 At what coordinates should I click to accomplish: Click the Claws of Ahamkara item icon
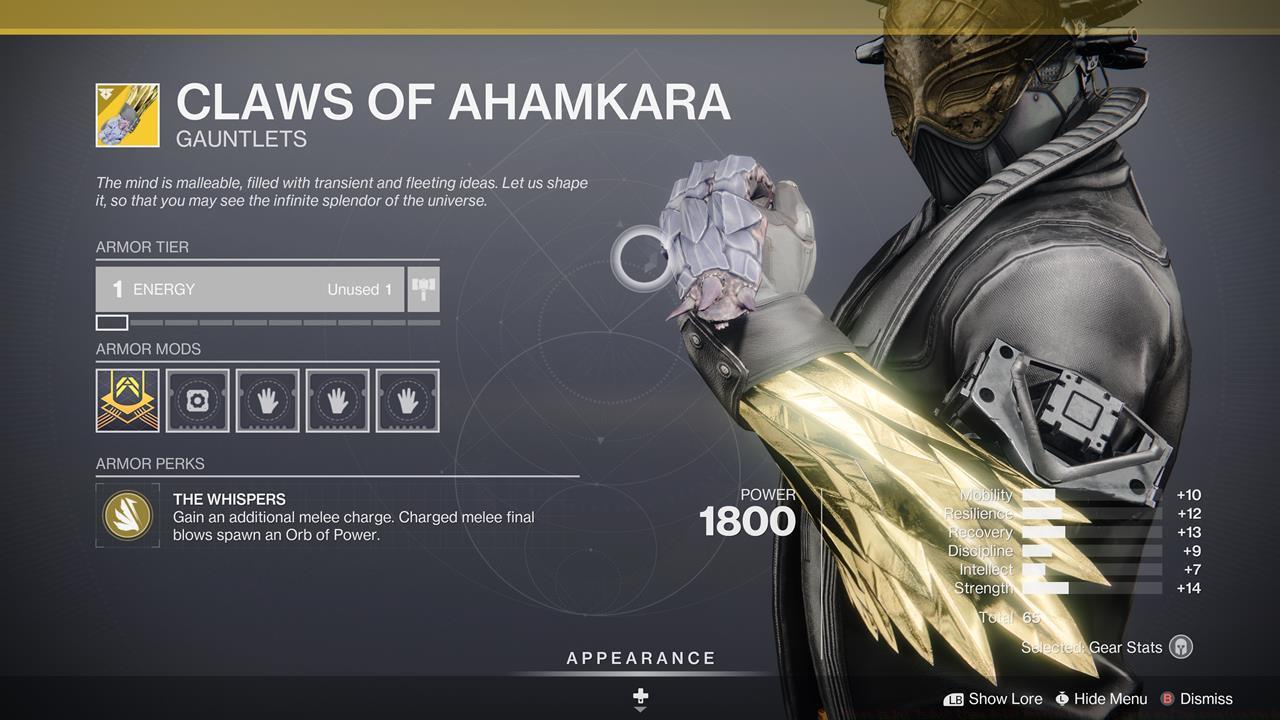127,114
